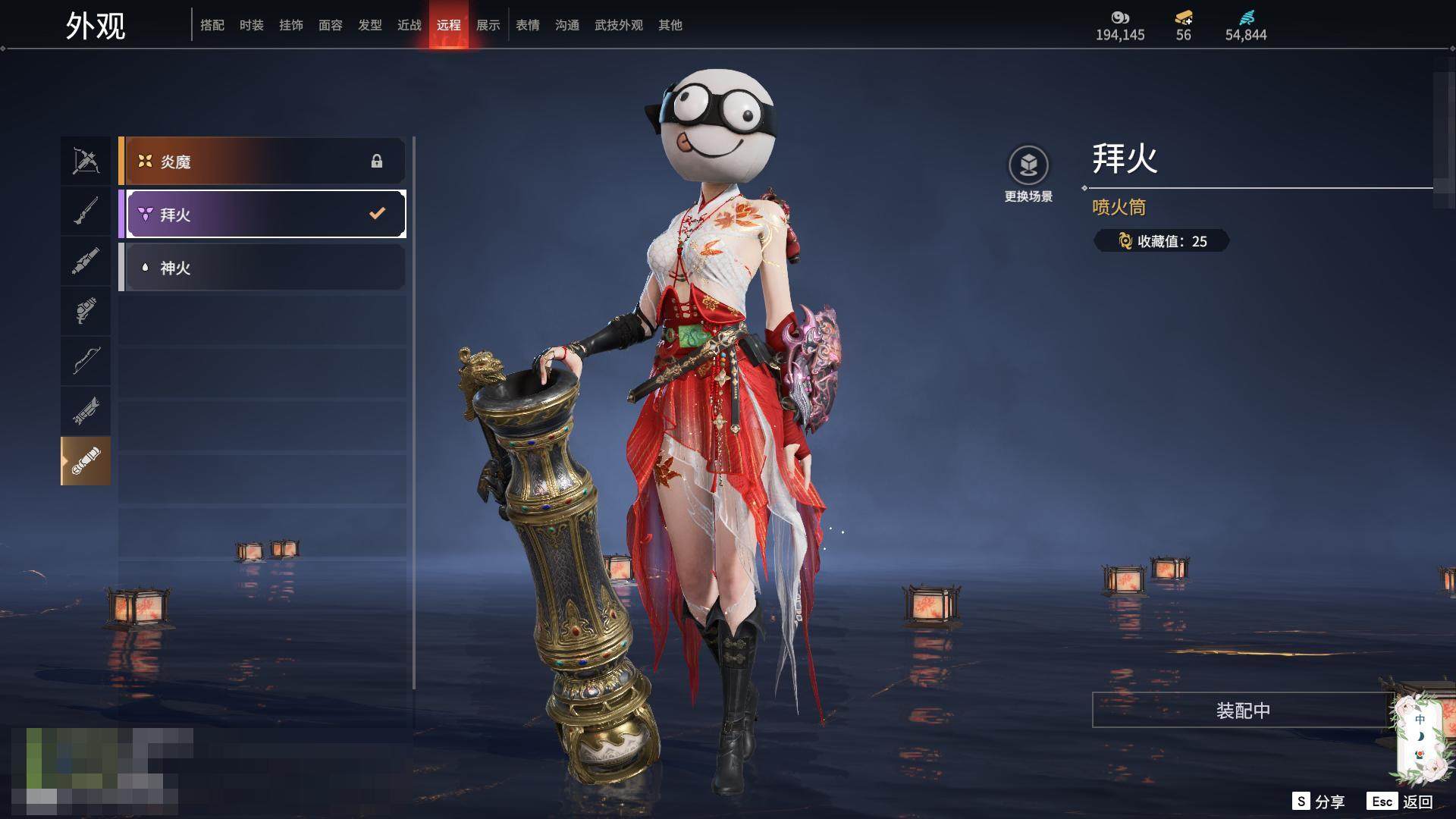Switch to the 发型 tab
This screenshot has height=819, width=1456.
(x=370, y=26)
